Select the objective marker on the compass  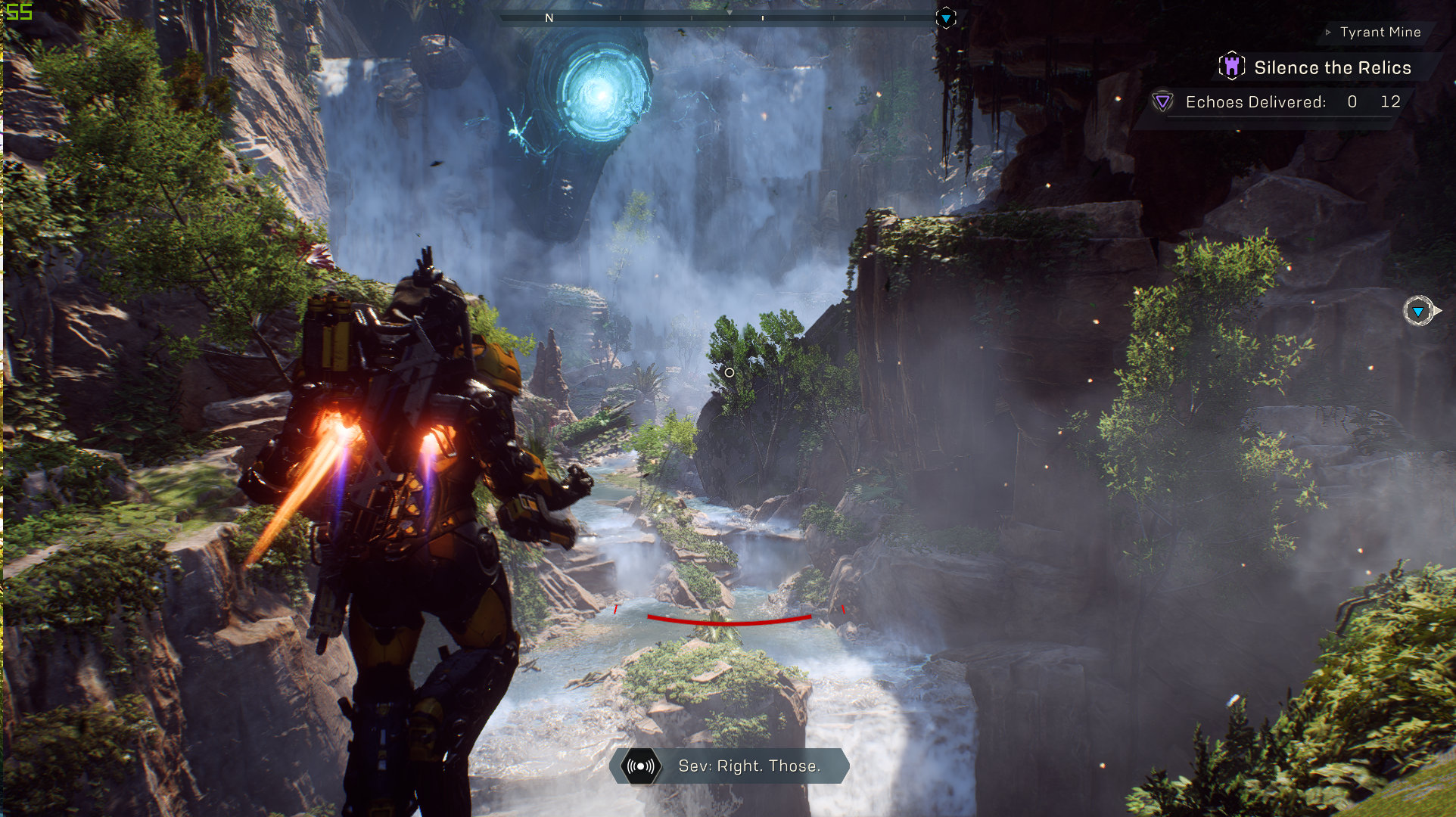point(946,17)
